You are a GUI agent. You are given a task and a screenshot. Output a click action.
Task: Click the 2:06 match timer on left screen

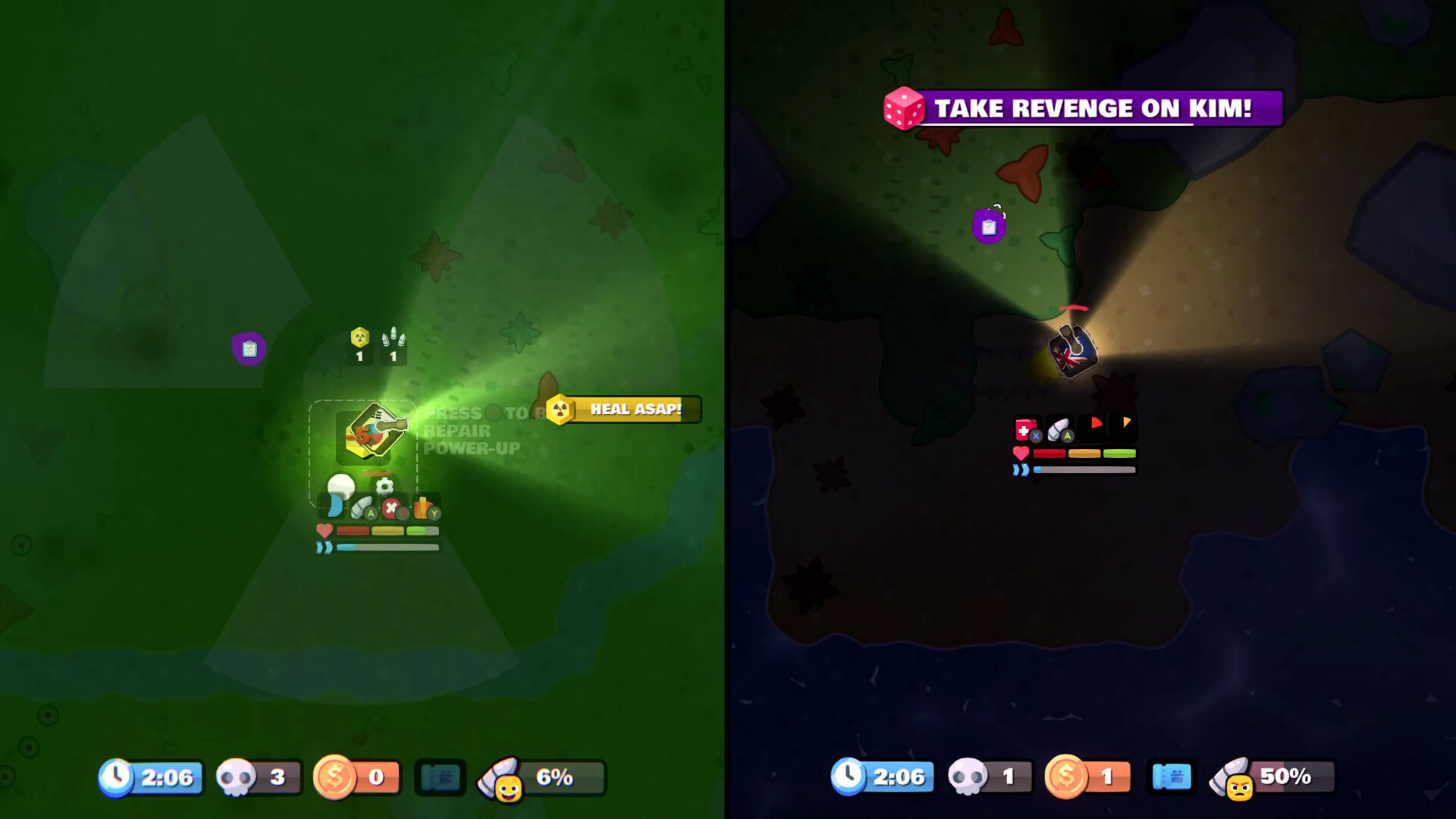point(150,776)
